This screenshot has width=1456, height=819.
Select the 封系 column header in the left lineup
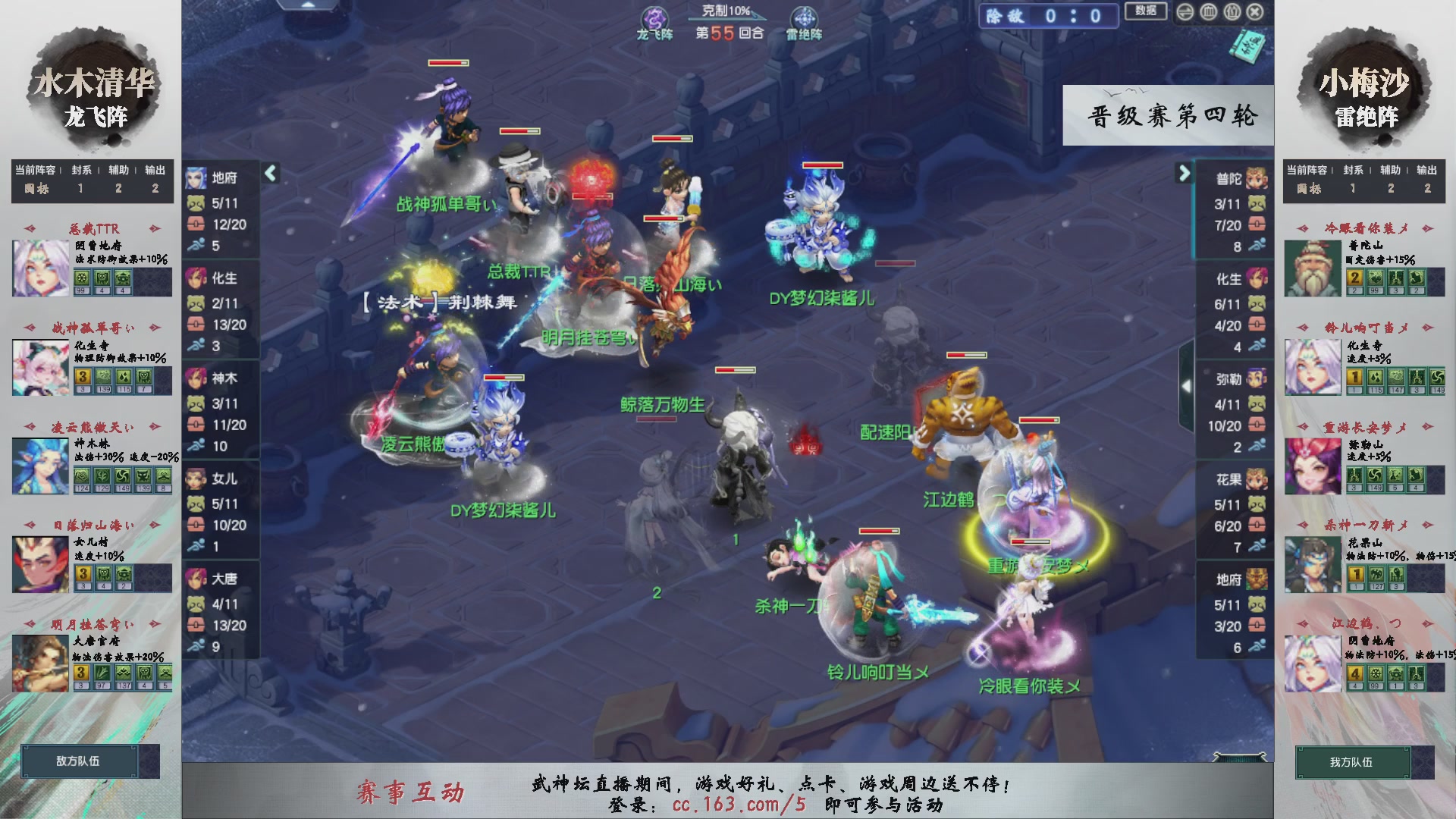click(81, 171)
